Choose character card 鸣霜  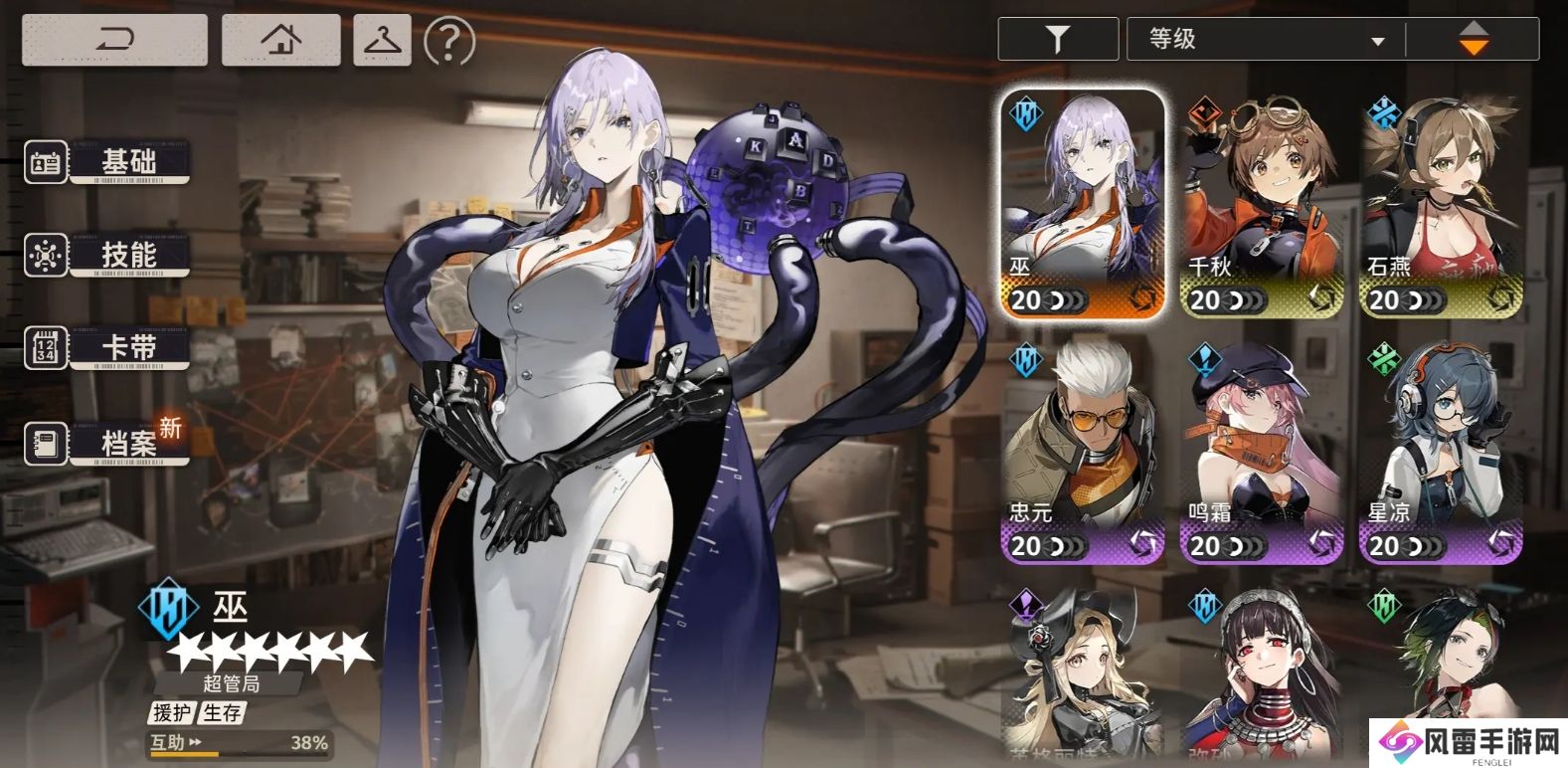pos(1261,451)
